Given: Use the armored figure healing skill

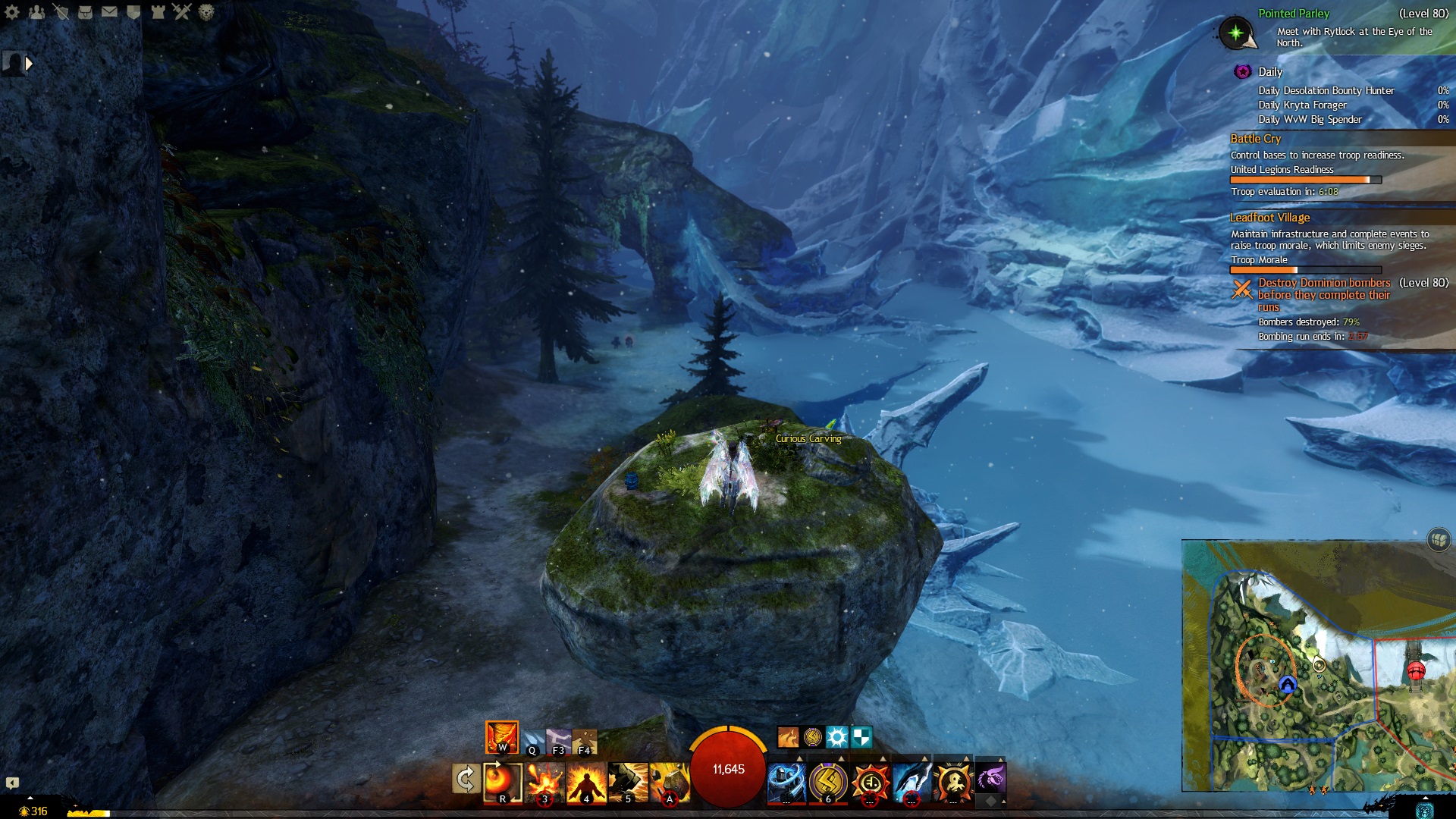Looking at the screenshot, I should pos(786,781).
